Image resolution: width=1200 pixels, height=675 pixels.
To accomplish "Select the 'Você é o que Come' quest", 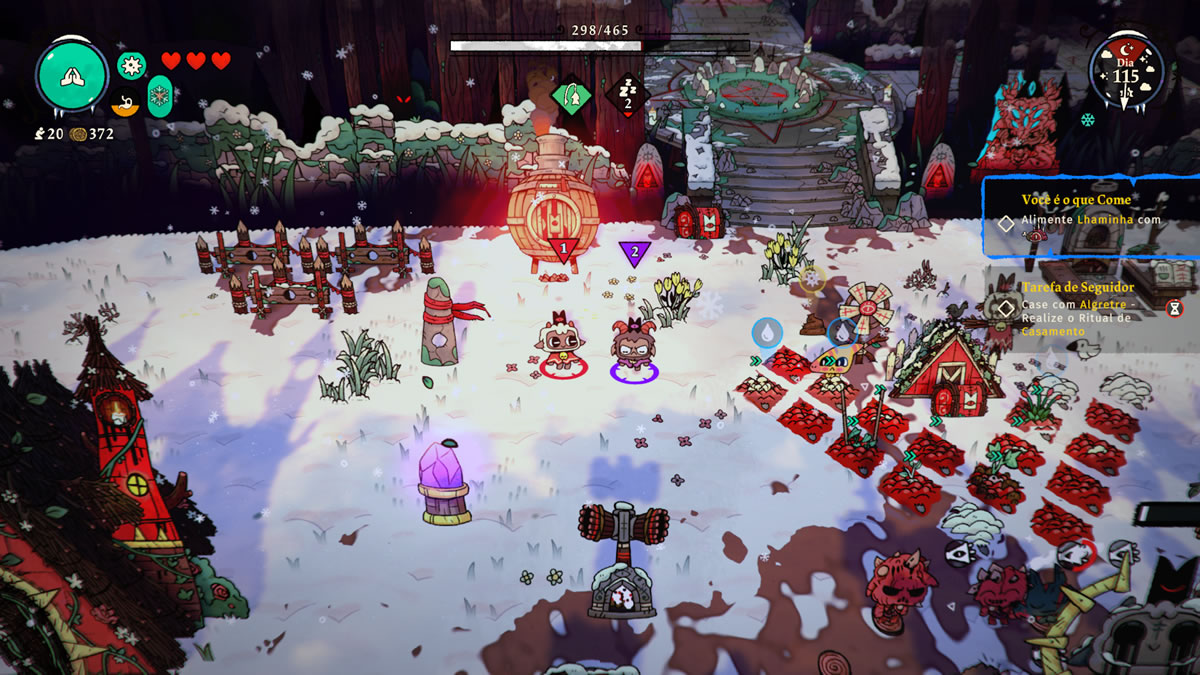I will point(1076,200).
